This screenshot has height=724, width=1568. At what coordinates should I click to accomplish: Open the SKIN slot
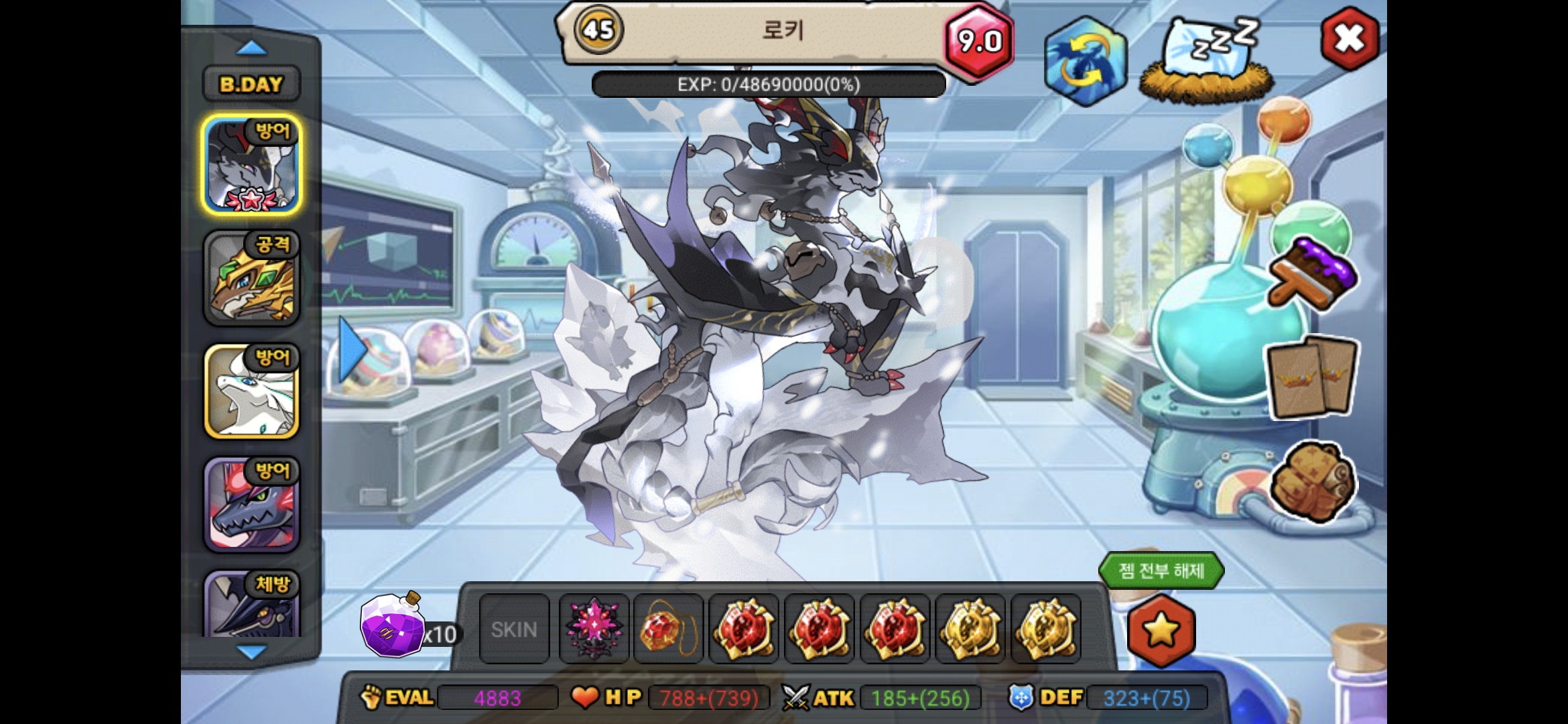[514, 629]
